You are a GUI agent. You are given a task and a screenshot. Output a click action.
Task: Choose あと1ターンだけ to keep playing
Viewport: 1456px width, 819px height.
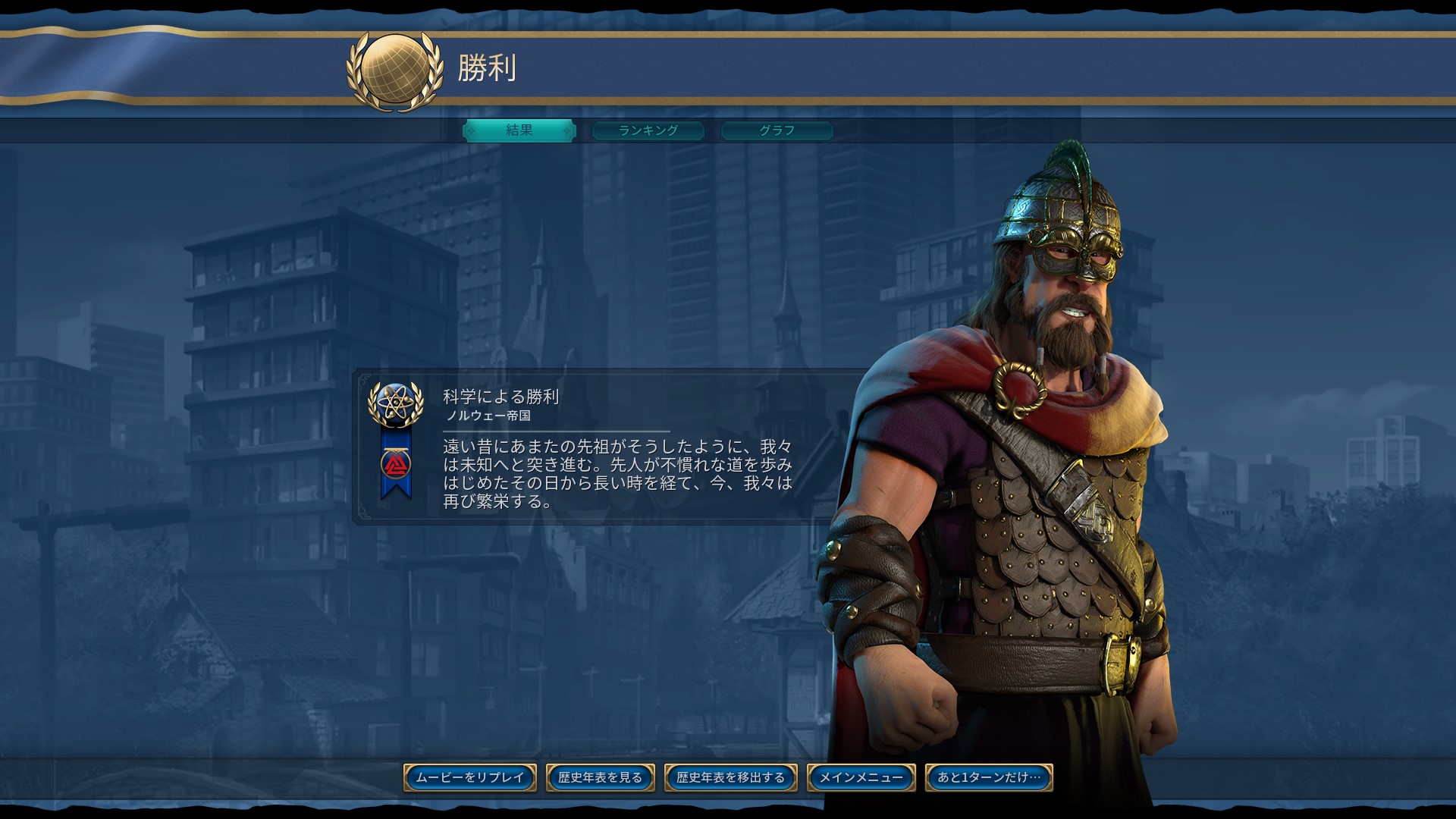(989, 777)
